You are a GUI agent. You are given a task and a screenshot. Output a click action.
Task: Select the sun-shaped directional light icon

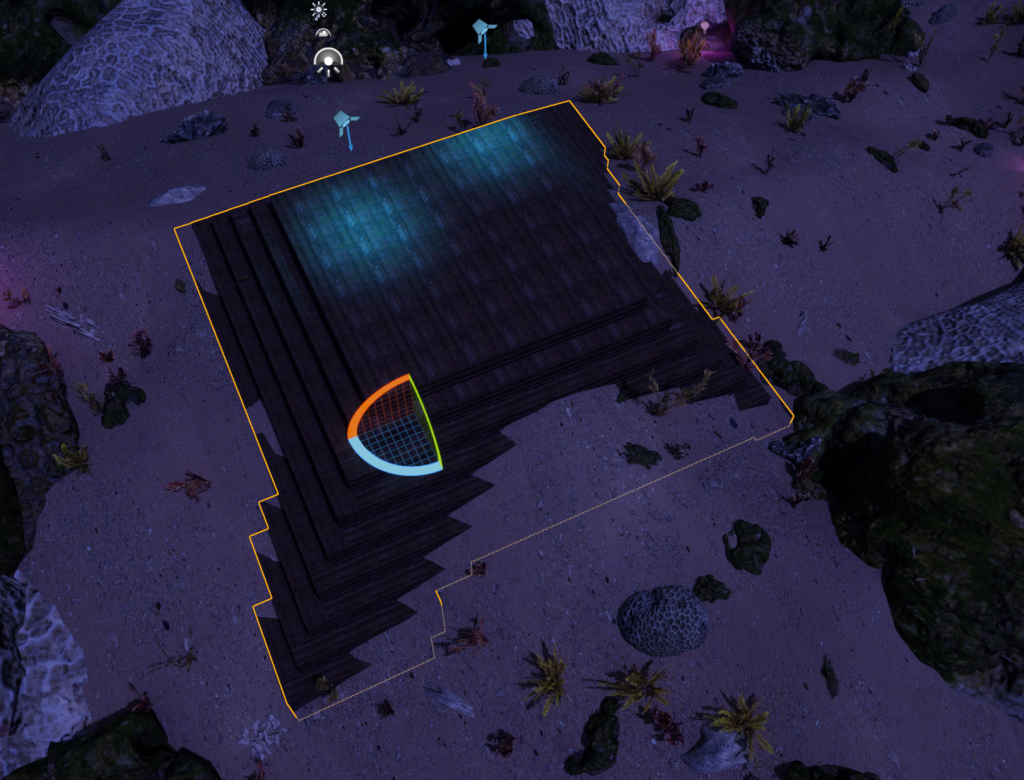(319, 11)
